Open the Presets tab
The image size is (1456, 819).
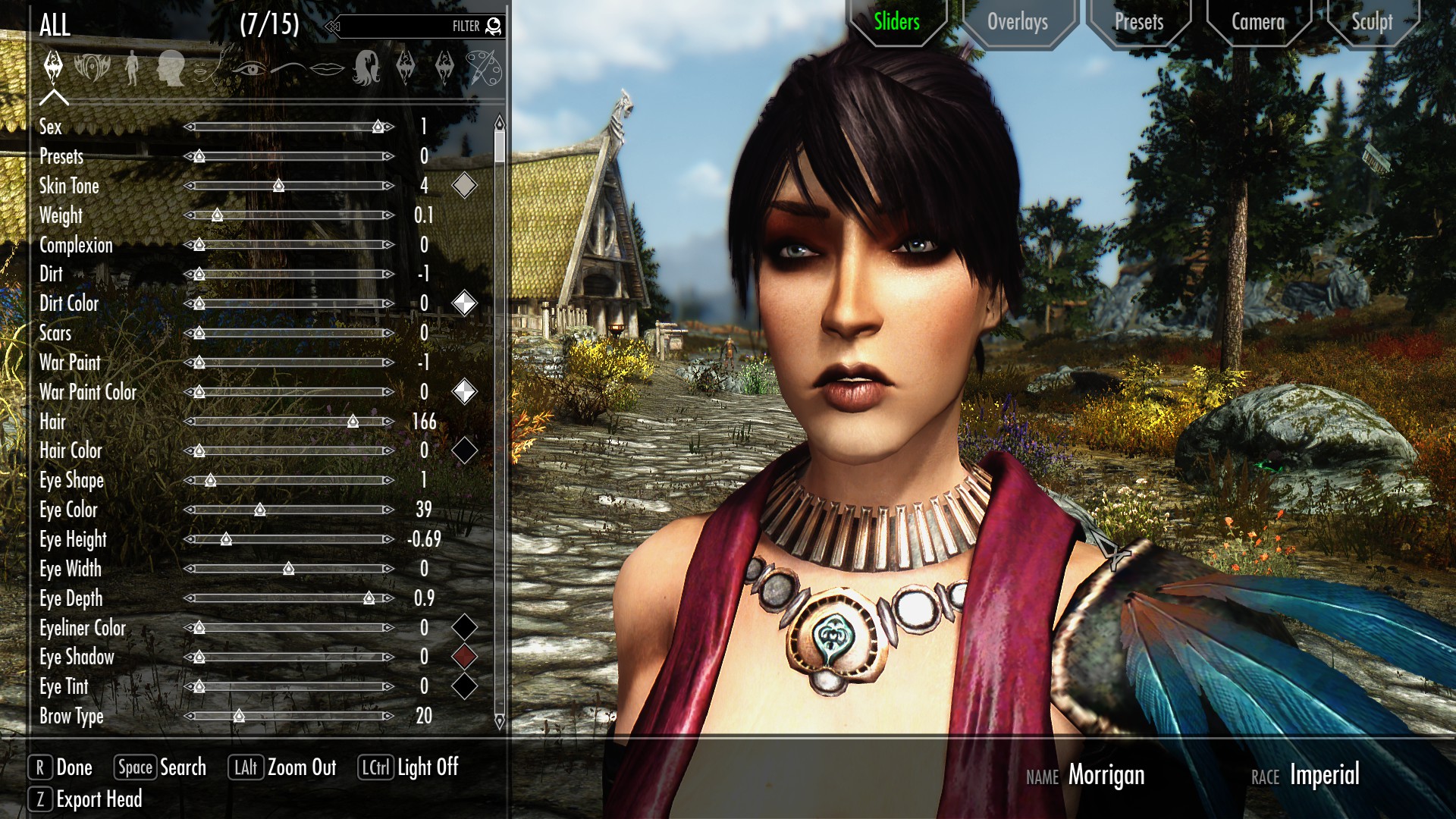click(1138, 22)
